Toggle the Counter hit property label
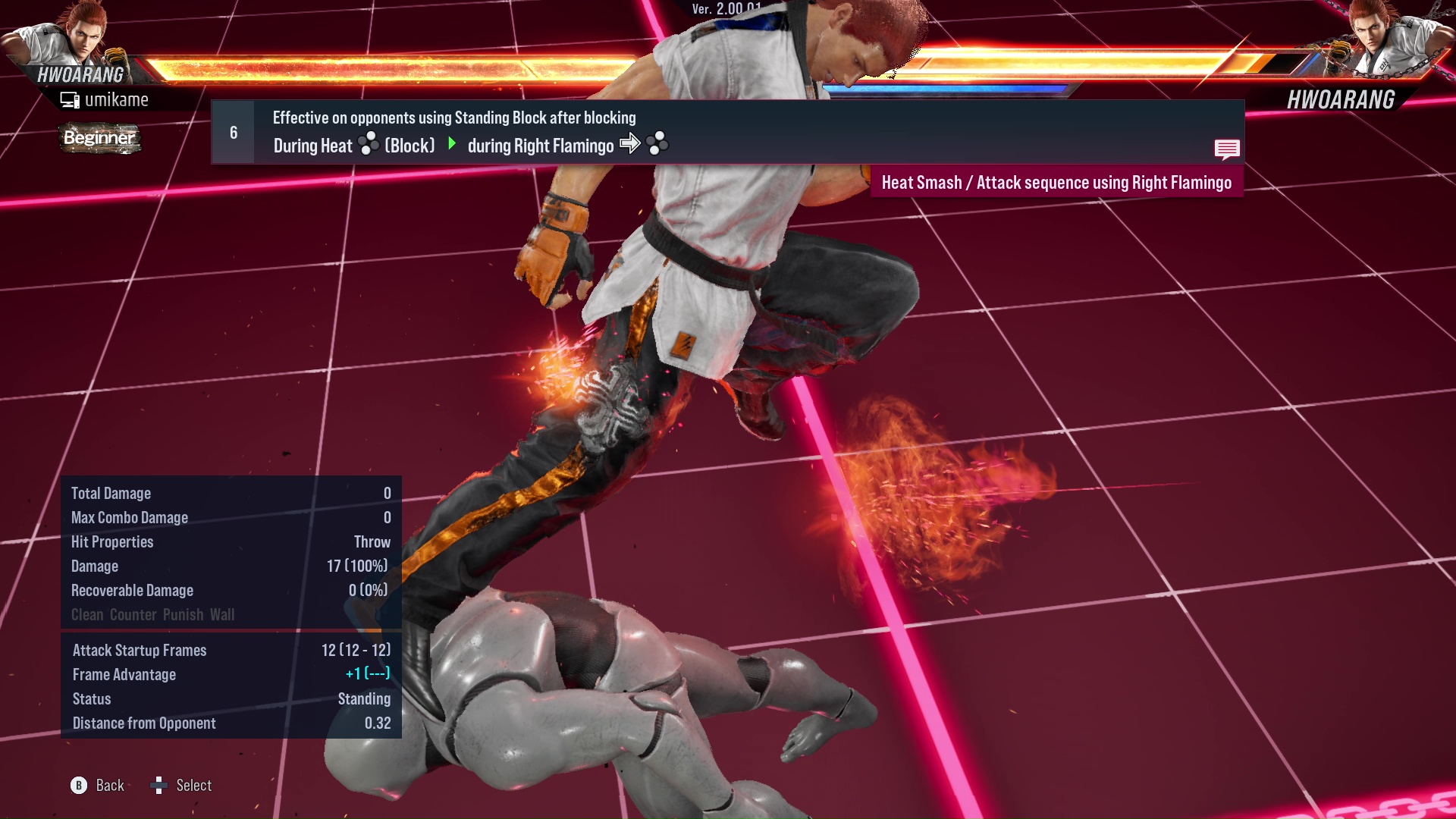Image resolution: width=1456 pixels, height=819 pixels. tap(132, 615)
